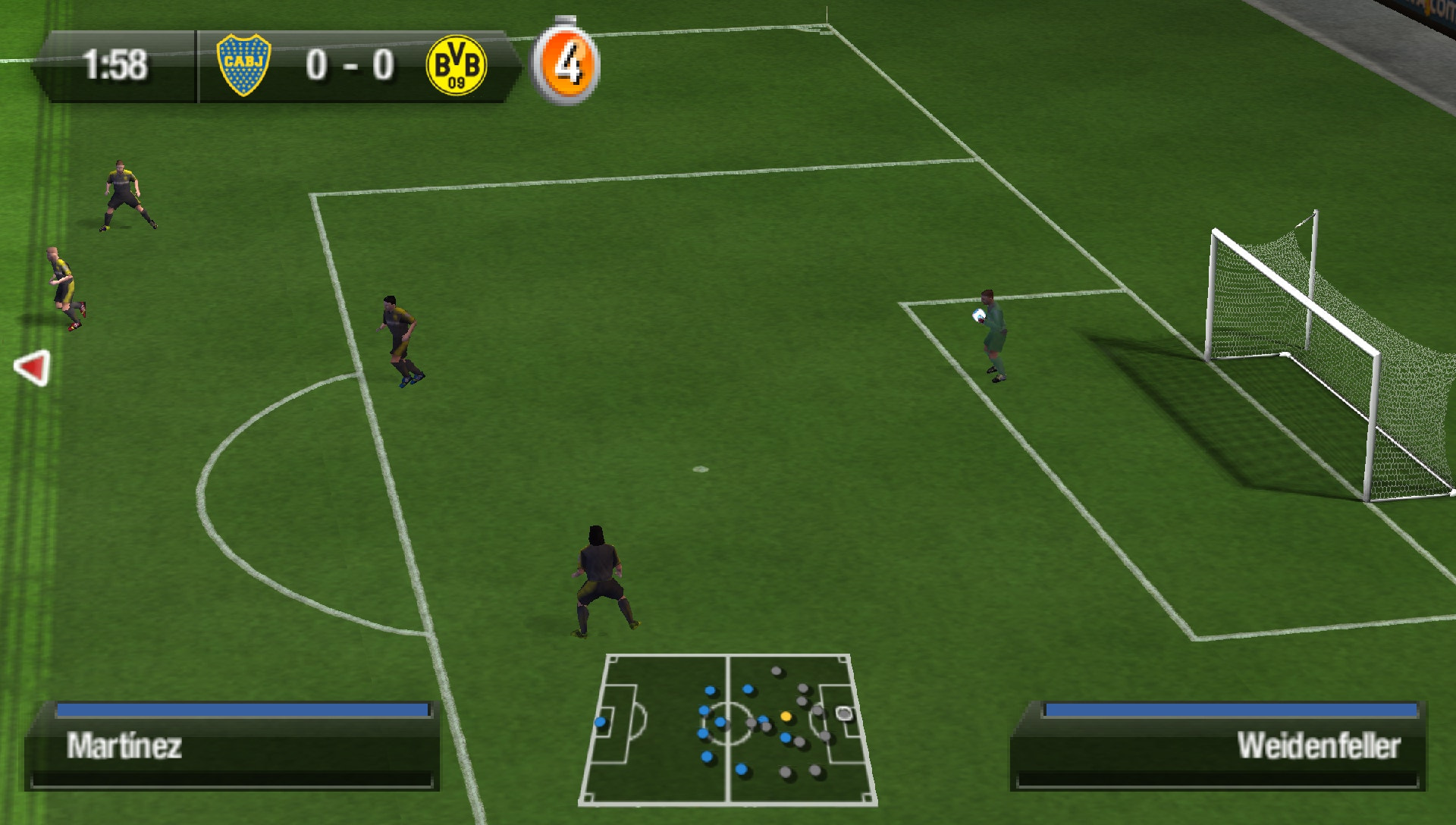Click the orange stopwatch showing 4
The image size is (1456, 825).
pyautogui.click(x=565, y=64)
